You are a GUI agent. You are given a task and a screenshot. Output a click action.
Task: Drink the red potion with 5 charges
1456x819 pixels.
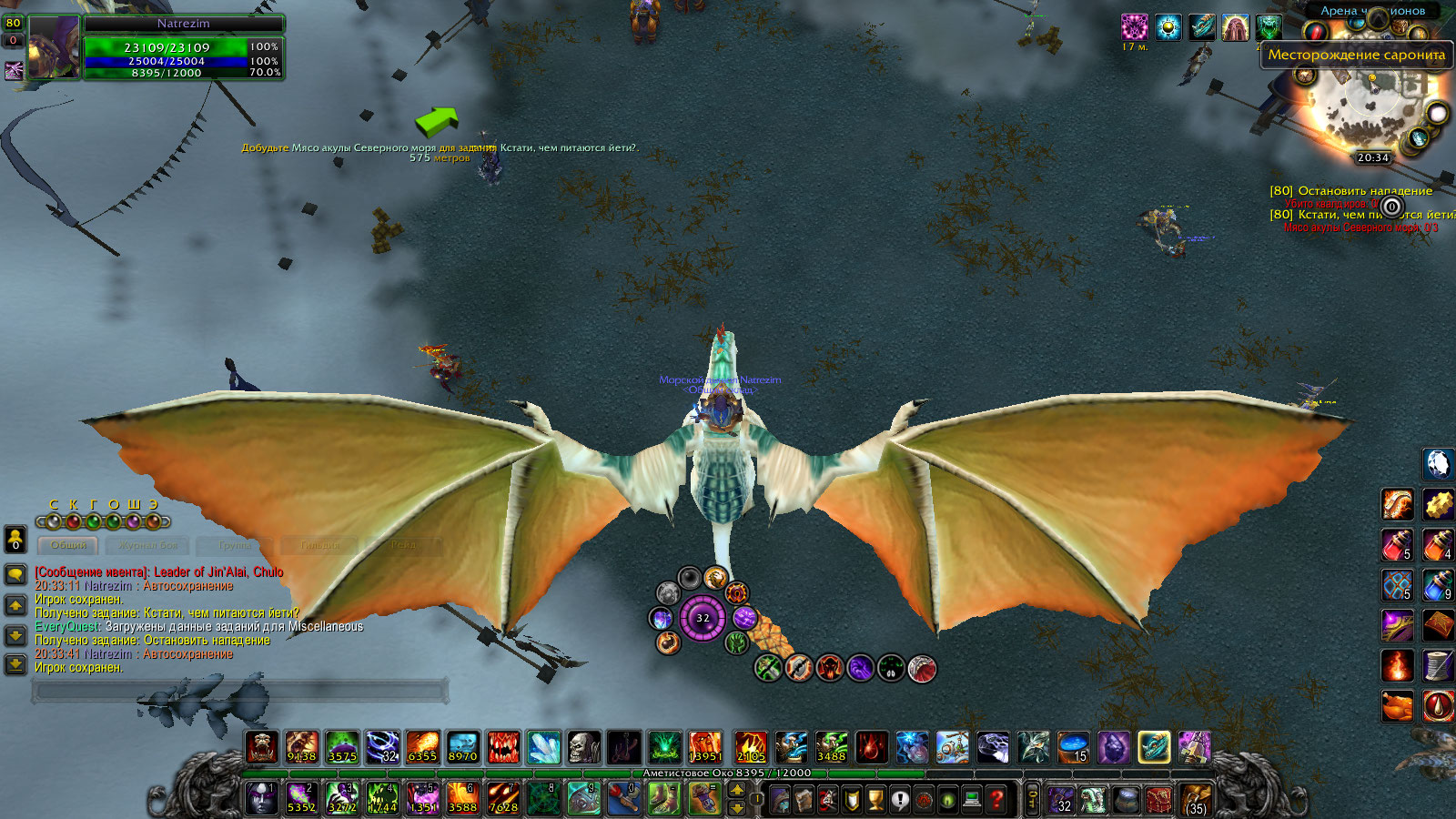pos(1398,545)
